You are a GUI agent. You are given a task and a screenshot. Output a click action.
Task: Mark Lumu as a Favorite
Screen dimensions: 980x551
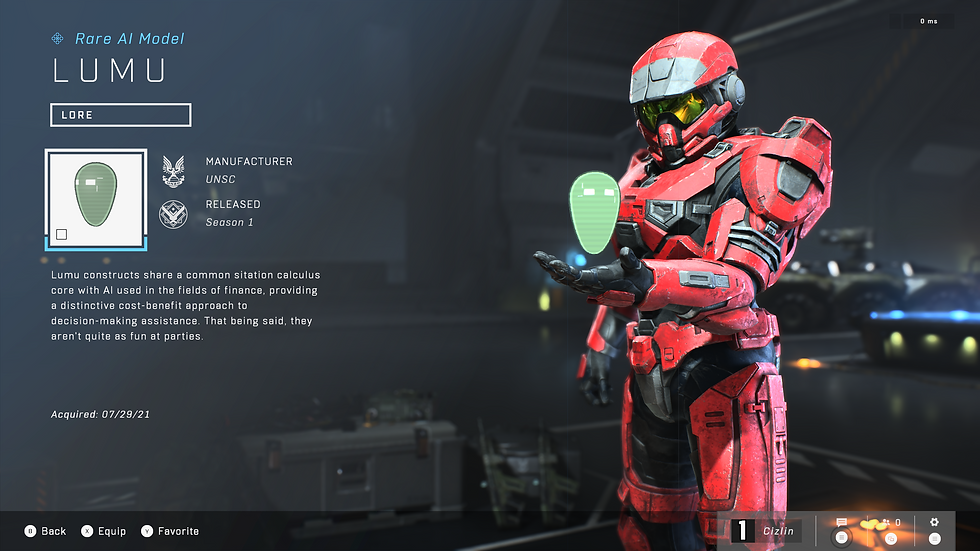click(170, 531)
